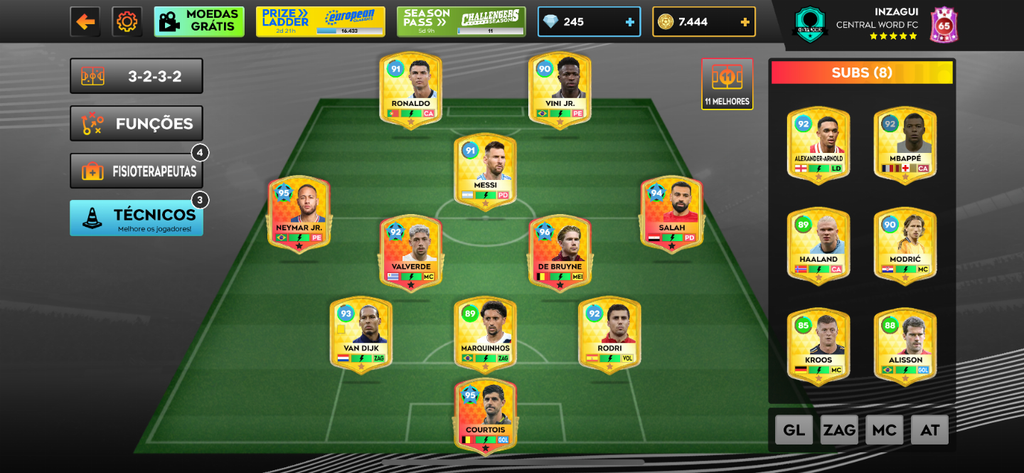This screenshot has height=473, width=1024.
Task: Open the Funções roles menu
Action: pos(136,124)
